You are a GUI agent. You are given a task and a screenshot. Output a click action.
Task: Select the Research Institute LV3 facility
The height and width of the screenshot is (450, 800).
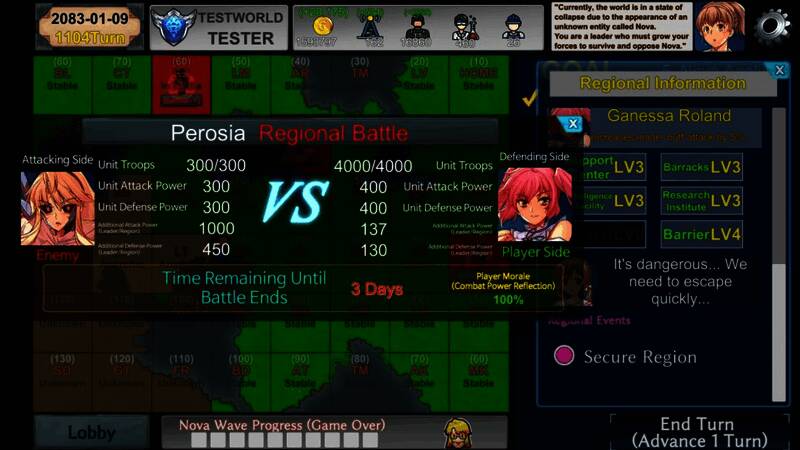point(701,200)
